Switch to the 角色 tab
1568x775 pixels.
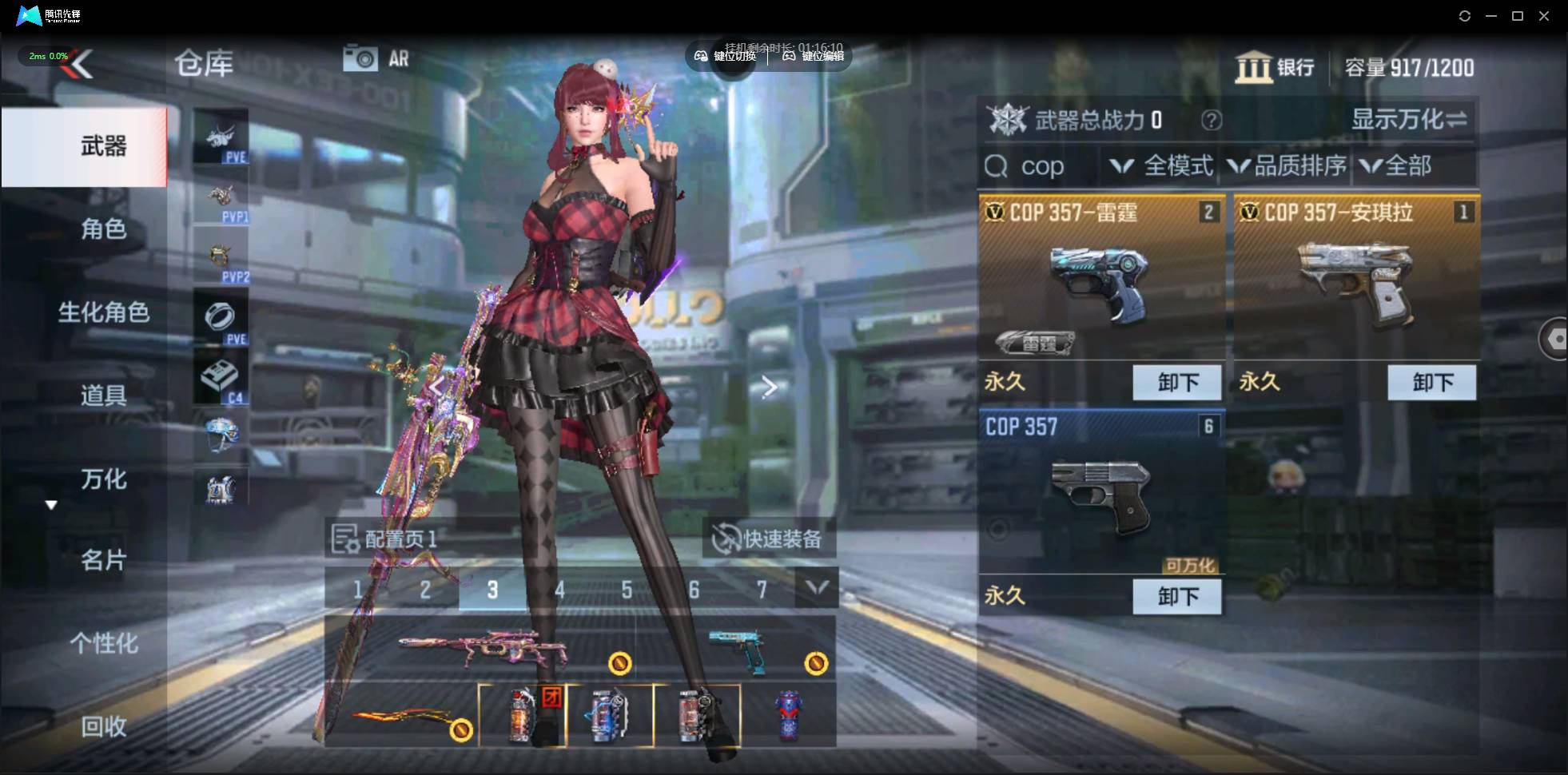click(103, 229)
